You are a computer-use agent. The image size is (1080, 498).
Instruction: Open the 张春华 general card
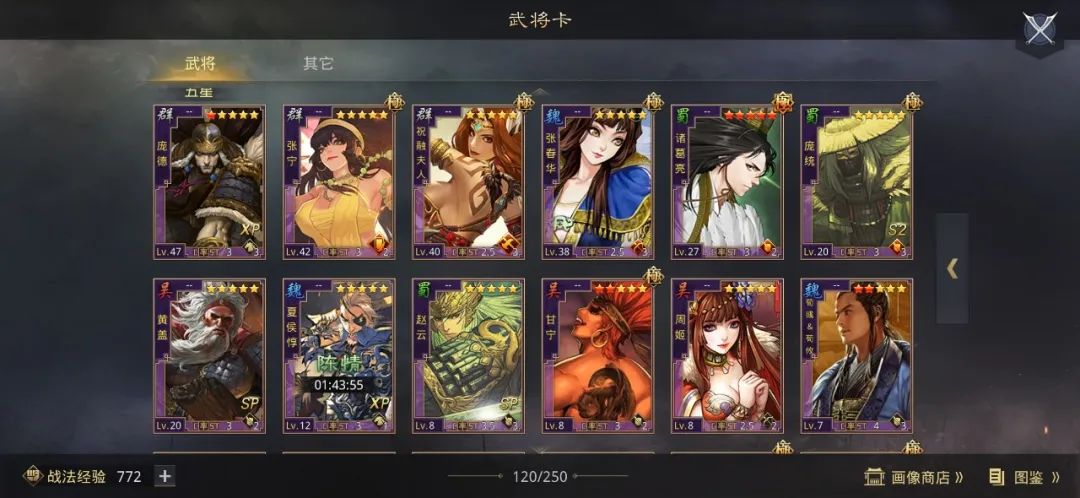coord(598,182)
